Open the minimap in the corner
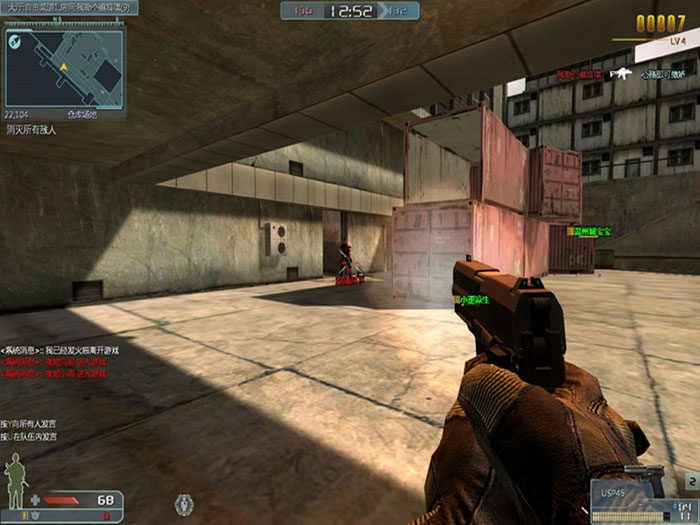700x525 pixels. coord(64,67)
